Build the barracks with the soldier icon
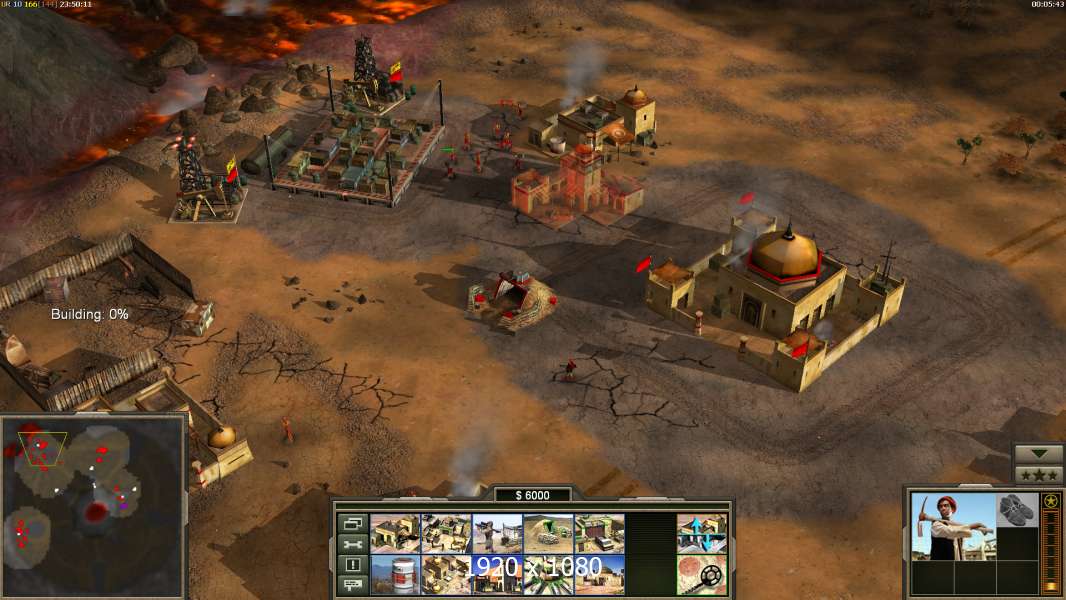Viewport: 1066px width, 600px height. pyautogui.click(x=497, y=533)
